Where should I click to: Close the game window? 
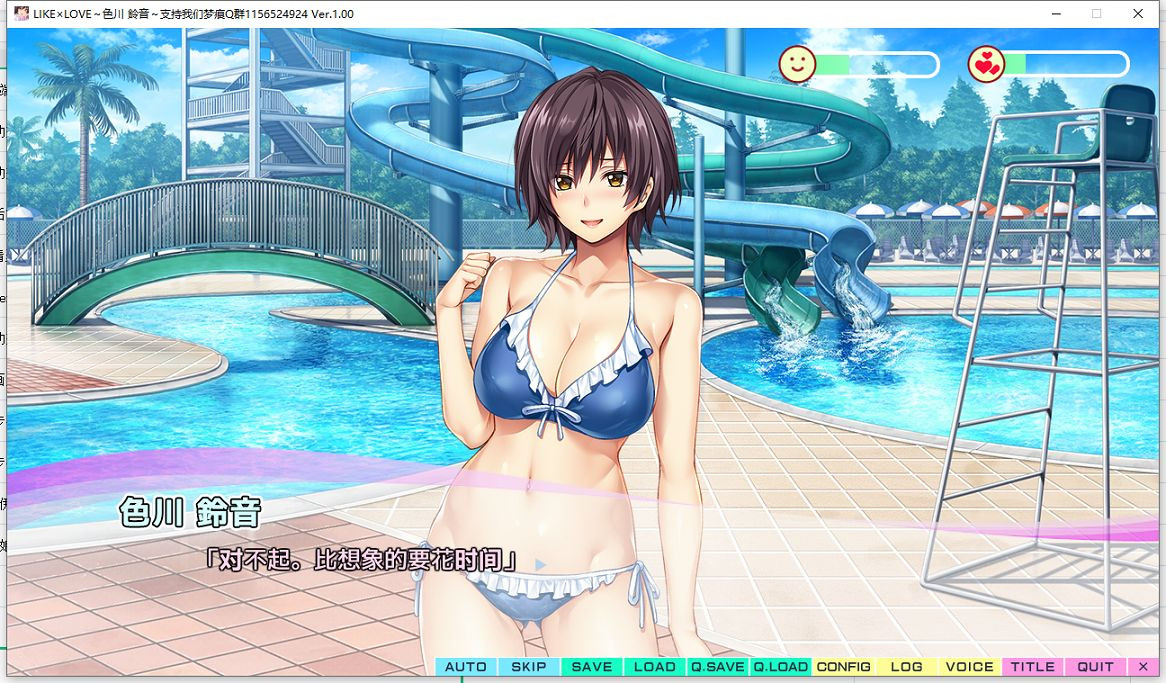(x=1138, y=14)
